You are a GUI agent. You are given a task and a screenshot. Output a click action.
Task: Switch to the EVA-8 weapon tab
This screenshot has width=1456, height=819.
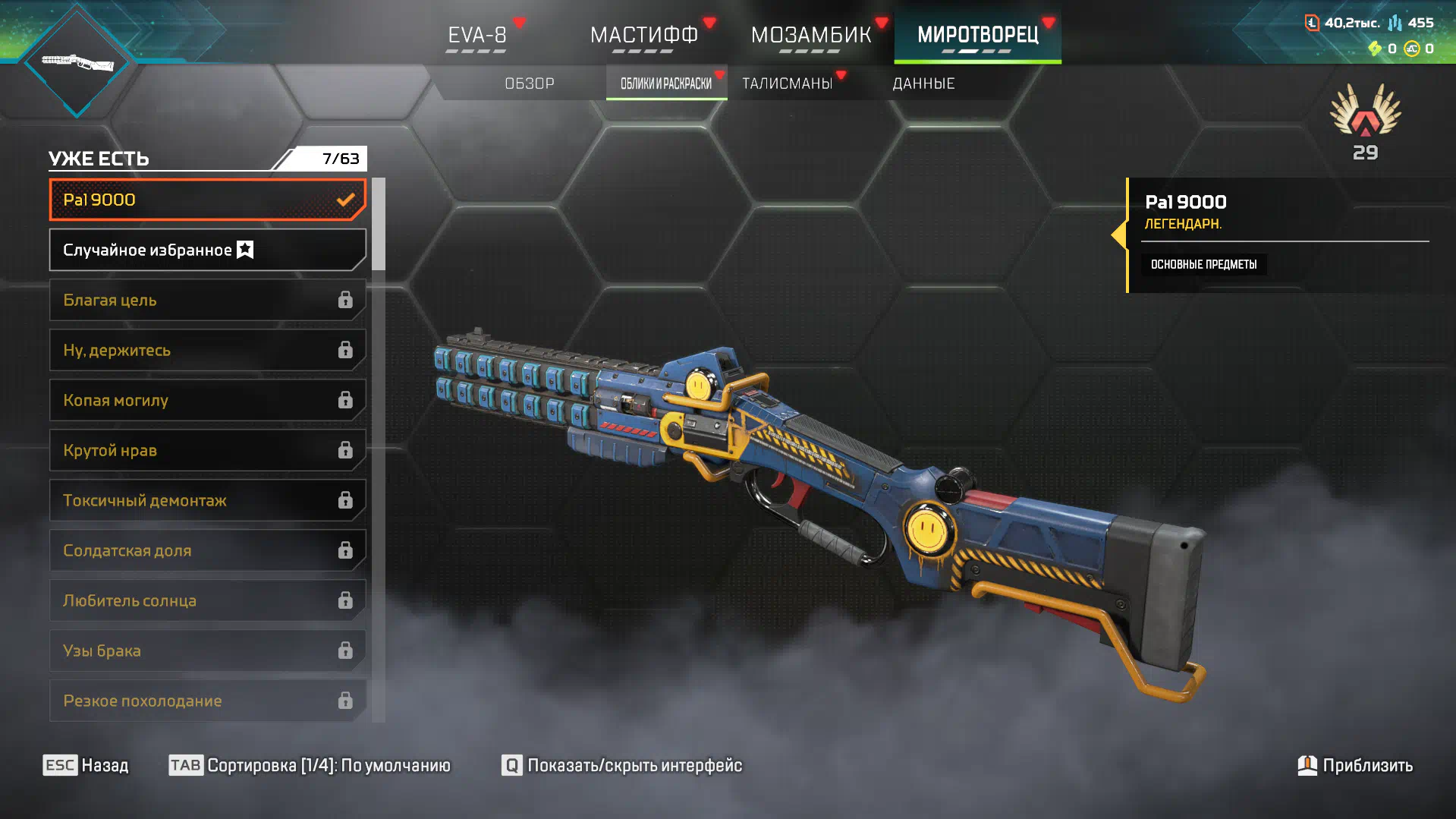click(x=476, y=35)
